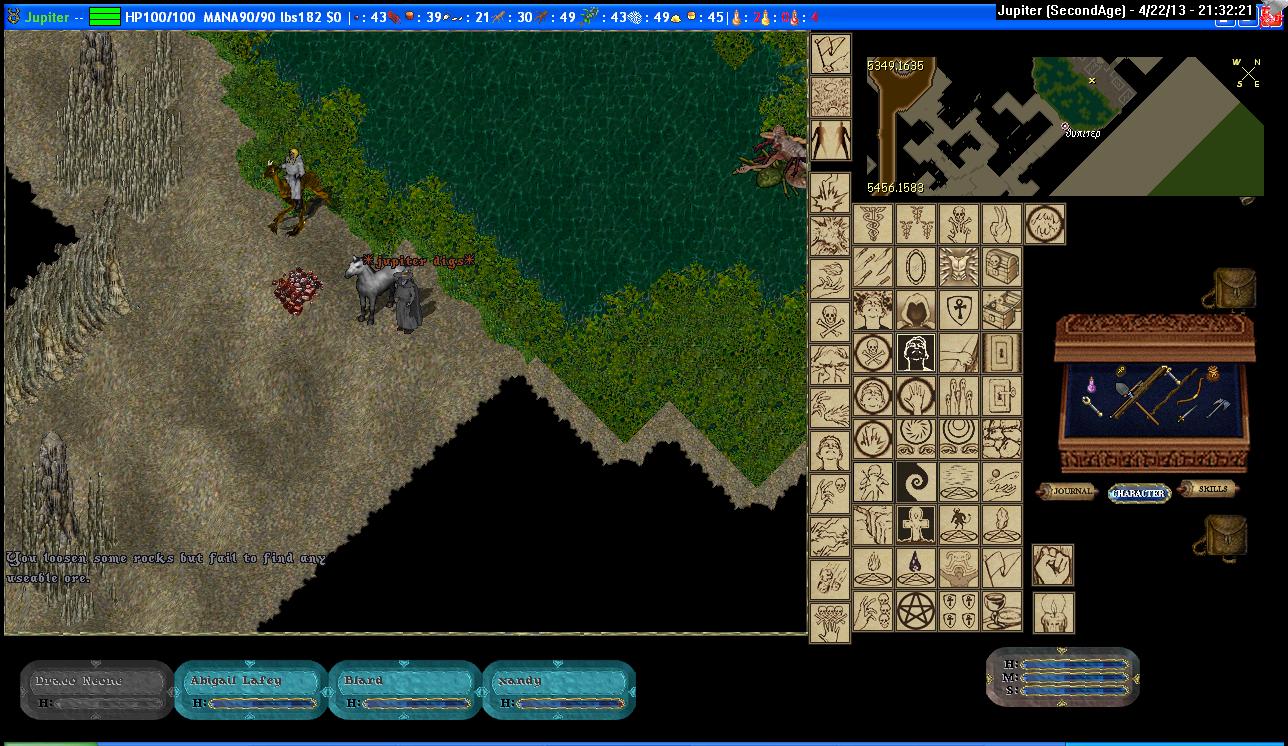This screenshot has width=1288, height=746.
Task: Click the clenched fist icon
Action: pyautogui.click(x=1052, y=565)
